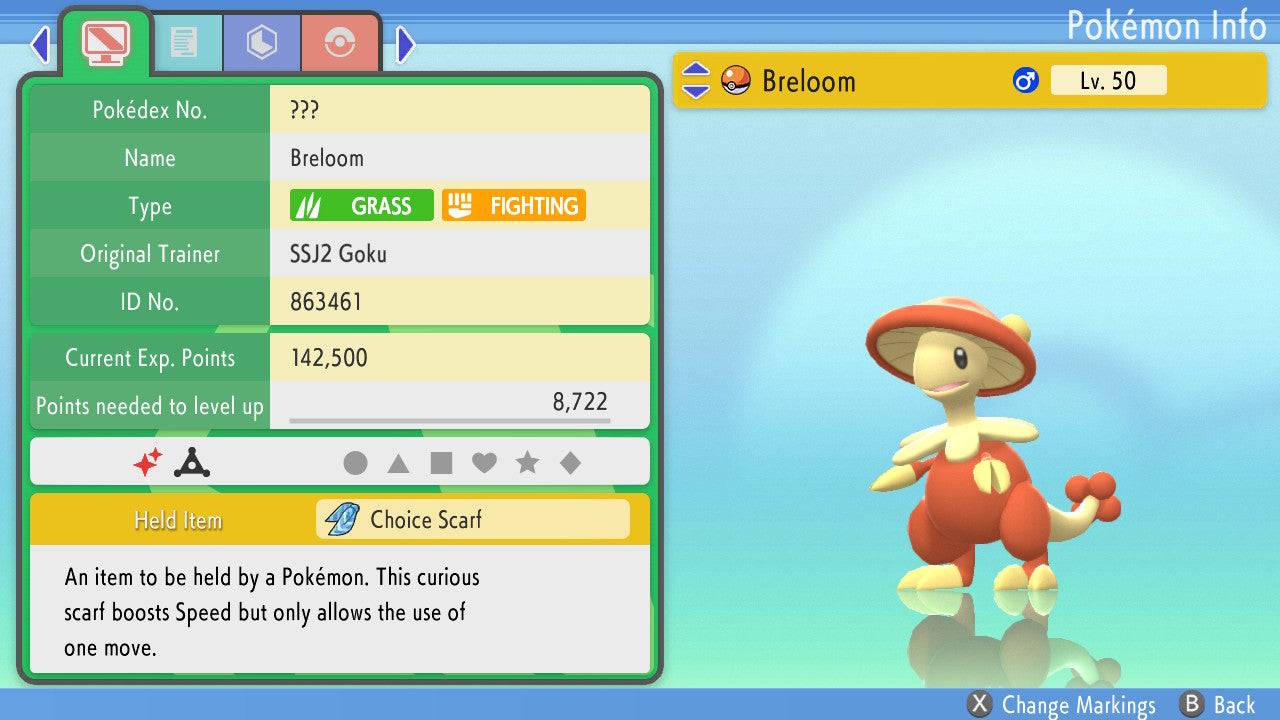This screenshot has width=1280, height=720.
Task: Toggle the diamond marking
Action: 570,463
